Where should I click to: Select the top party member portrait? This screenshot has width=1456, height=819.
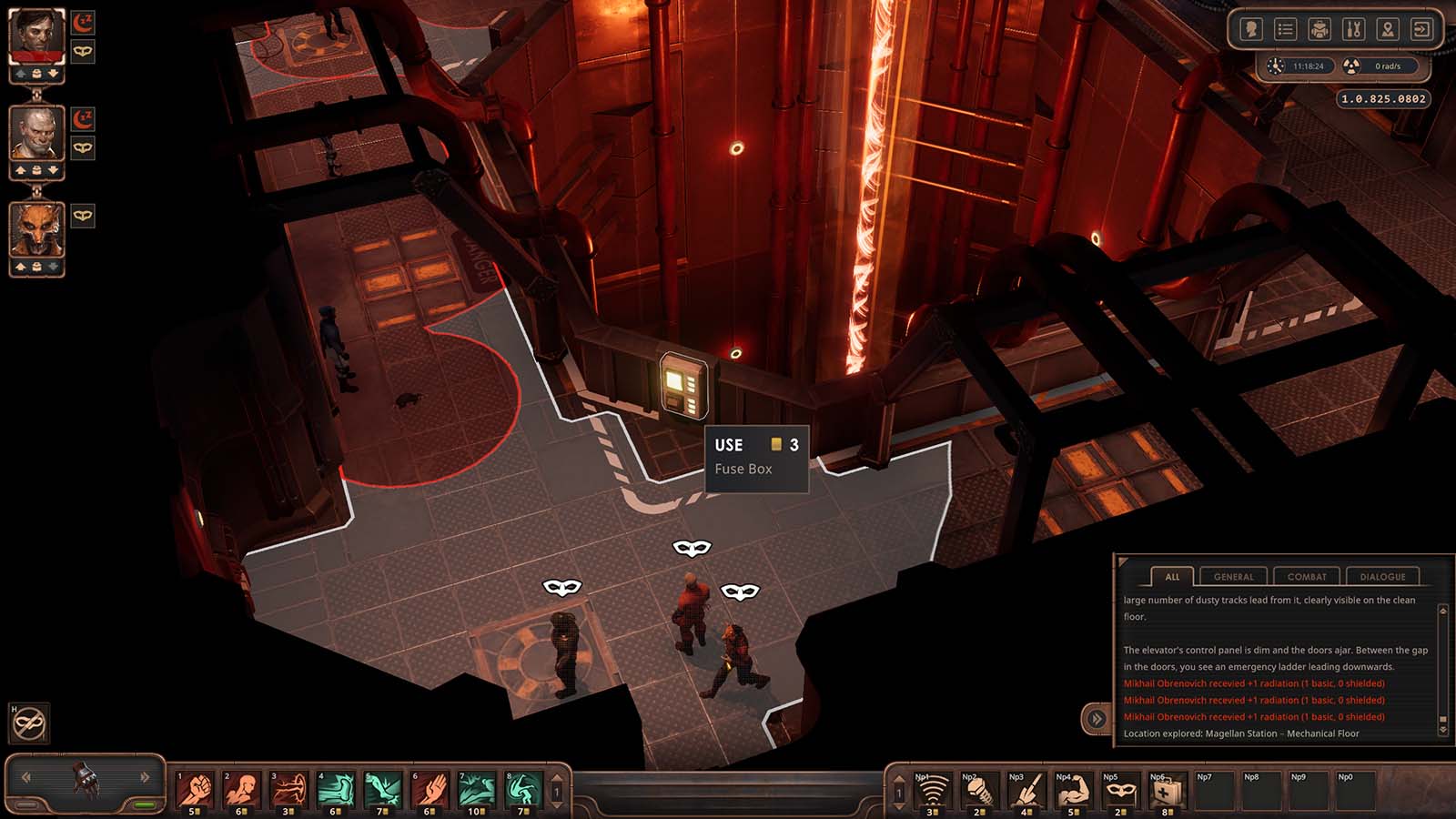coord(36,37)
